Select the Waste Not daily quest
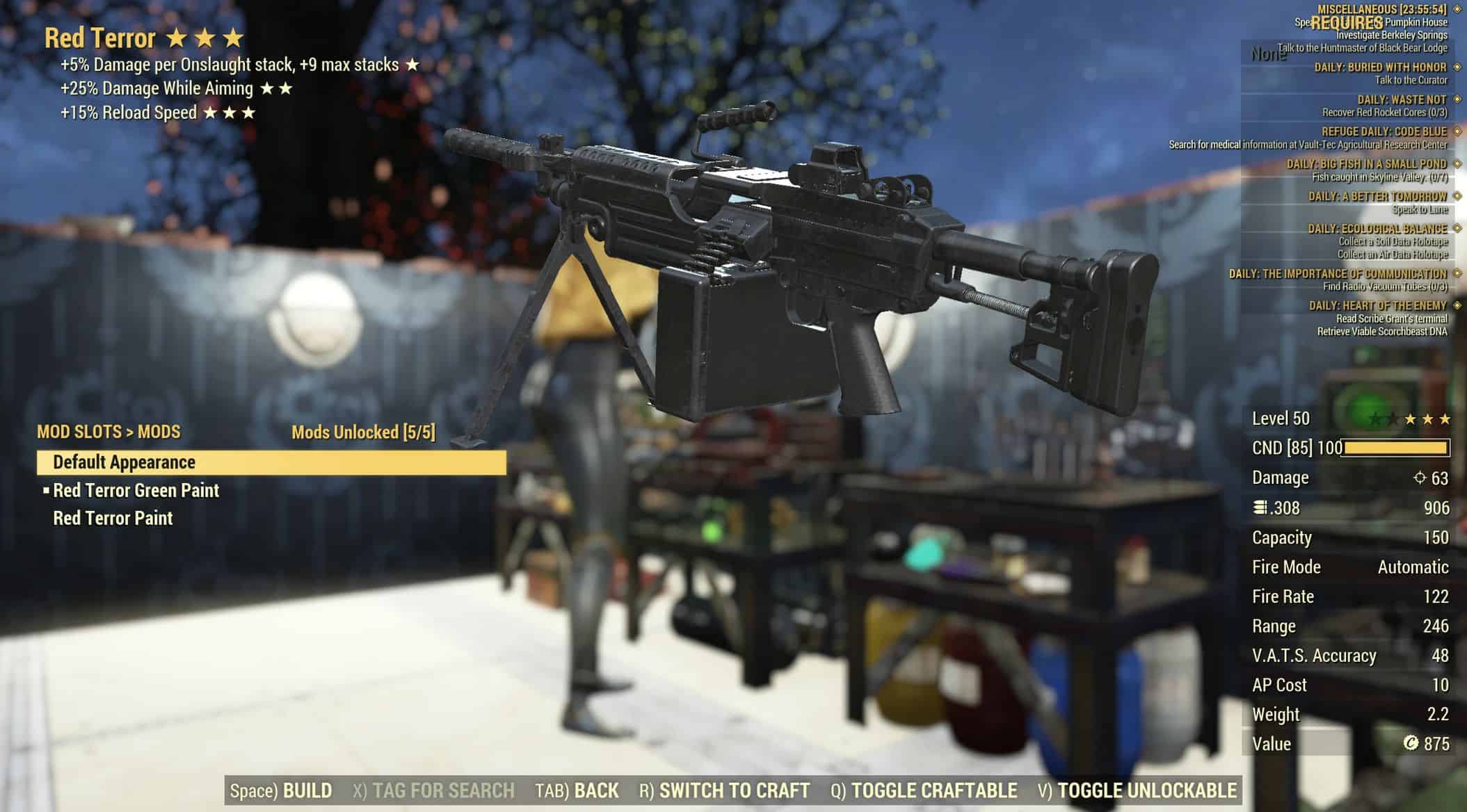Screen dimensions: 1467x812 (1402, 100)
